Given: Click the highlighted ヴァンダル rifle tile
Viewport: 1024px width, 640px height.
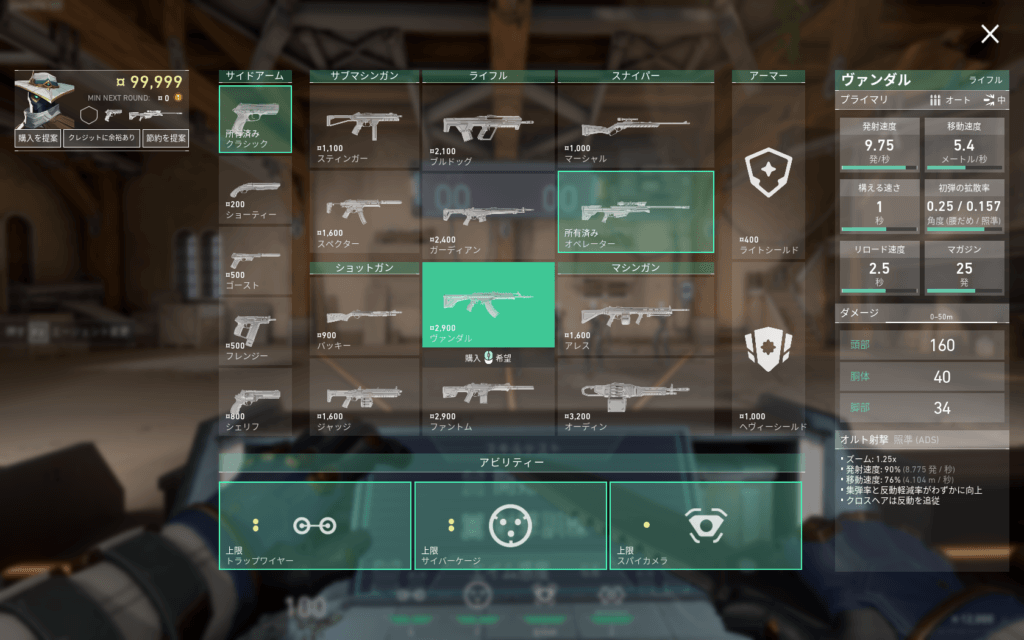Looking at the screenshot, I should tap(488, 304).
